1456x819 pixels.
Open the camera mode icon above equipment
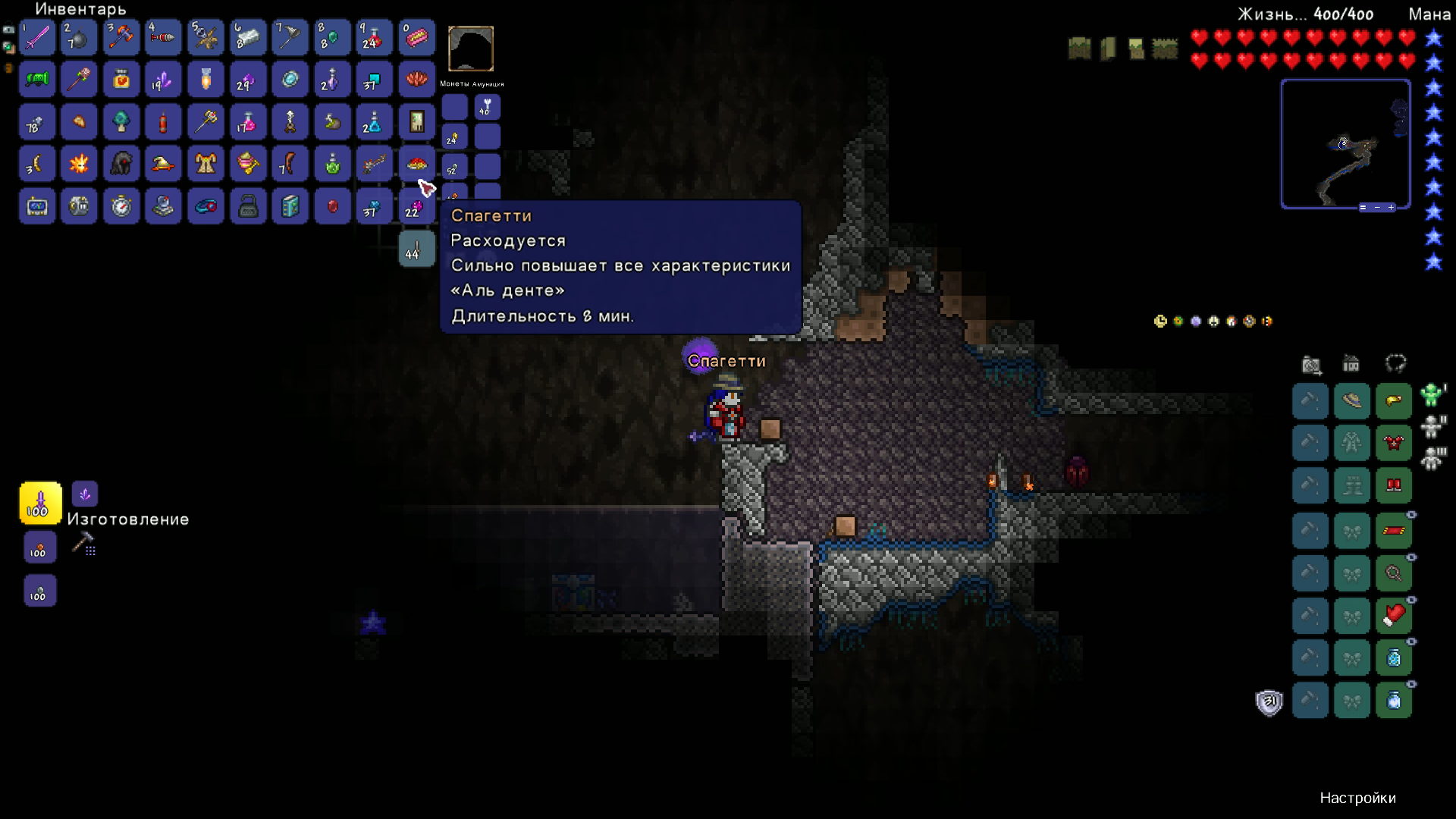tap(1311, 365)
